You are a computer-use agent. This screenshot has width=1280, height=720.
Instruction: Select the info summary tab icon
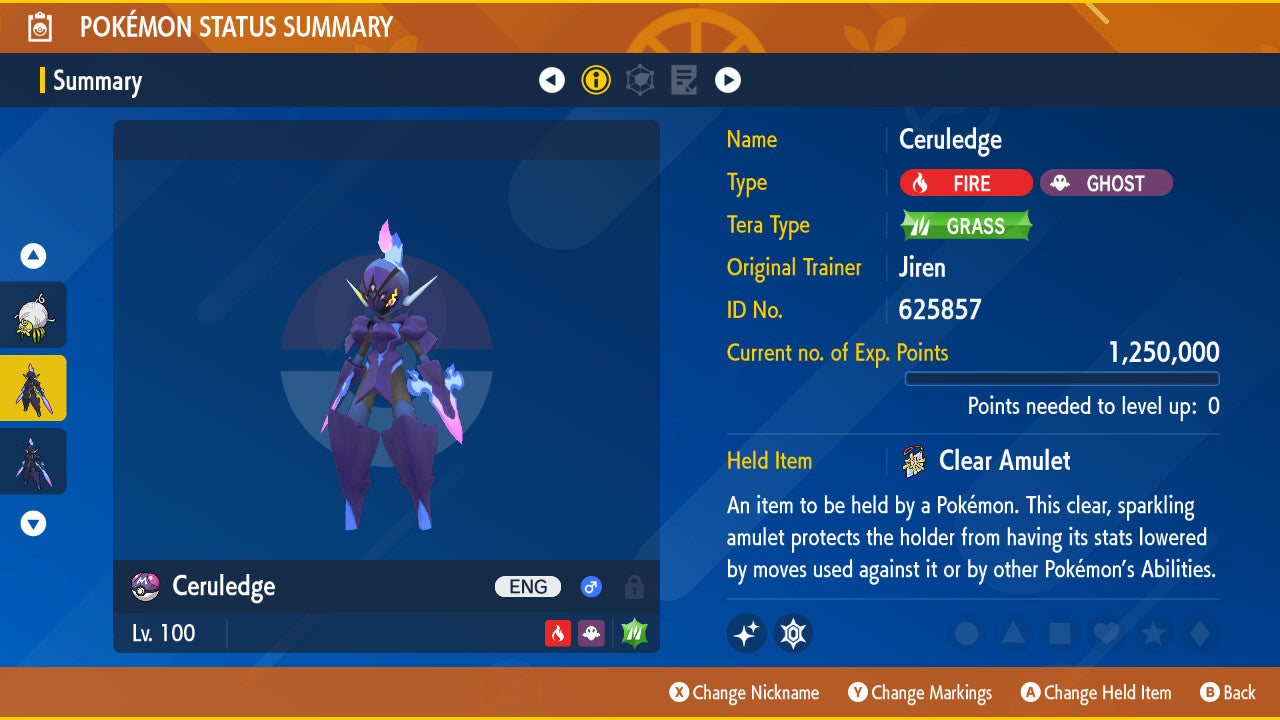596,80
